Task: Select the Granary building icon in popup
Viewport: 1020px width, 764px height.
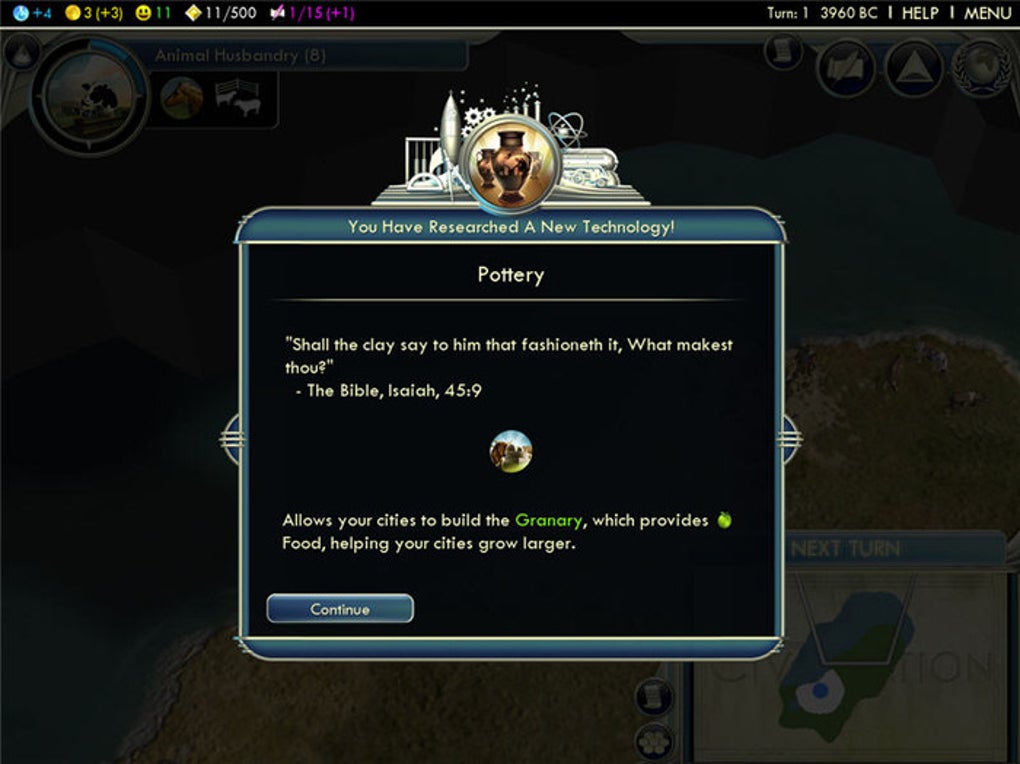Action: point(511,451)
